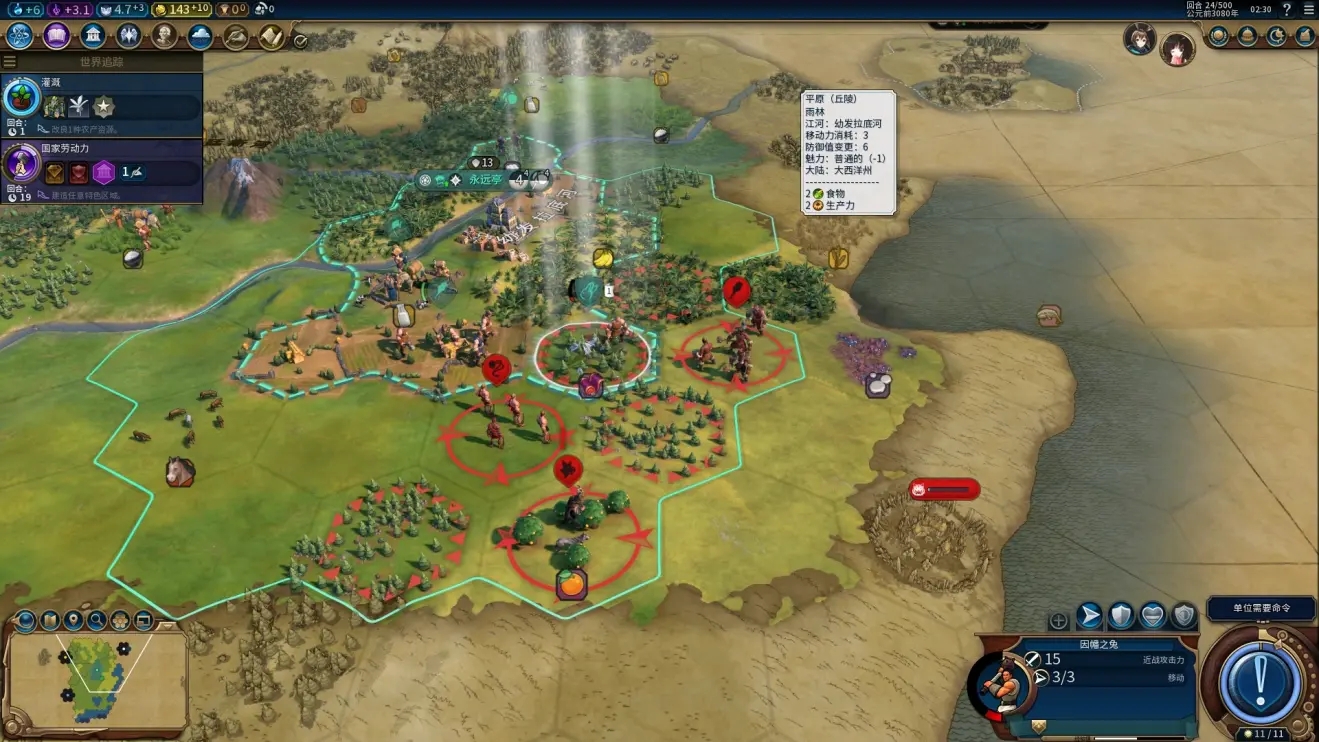This screenshot has height=742, width=1319.
Task: Choose the unit move-to arrow action
Action: point(1089,616)
